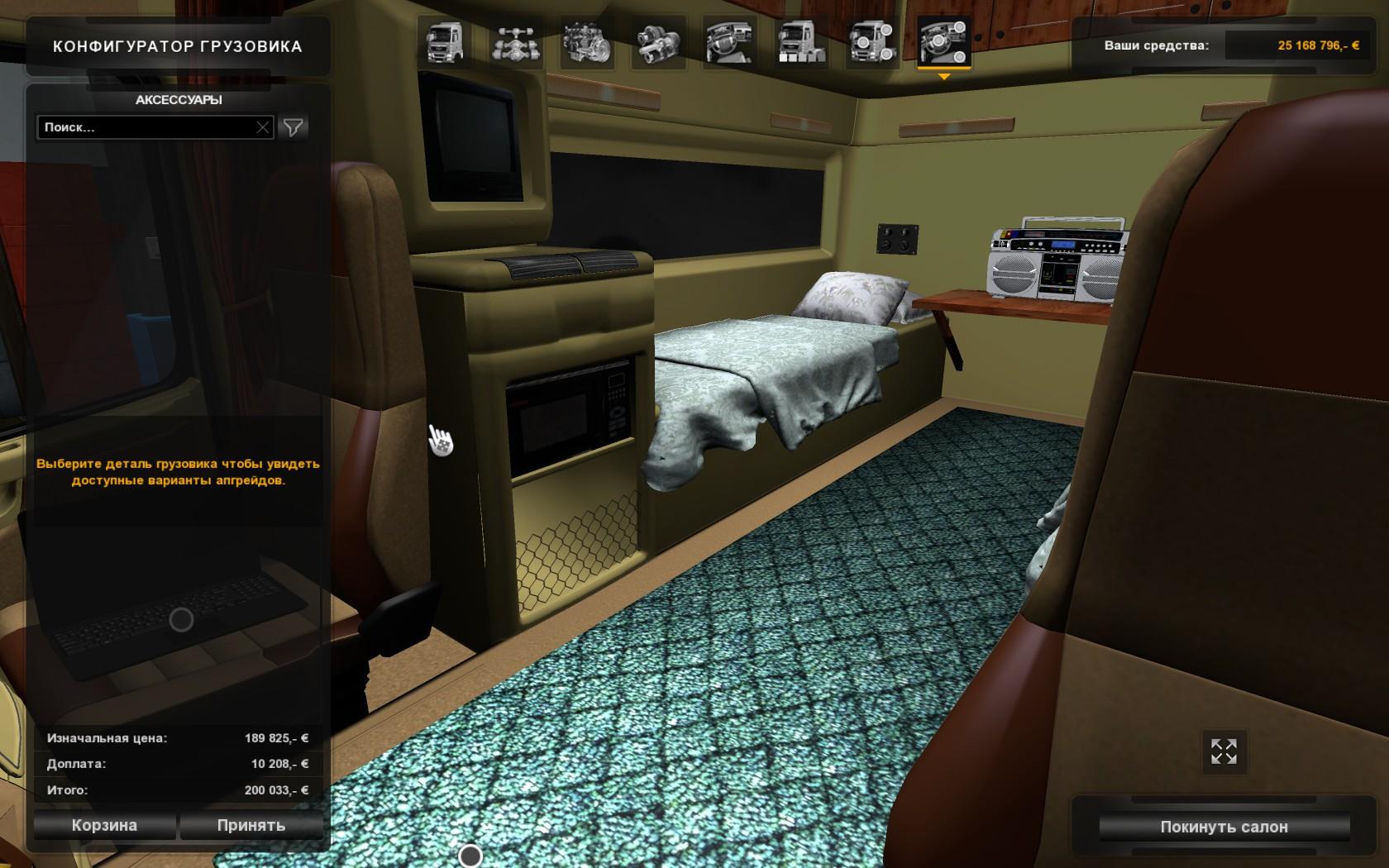Clear the search box with X
Screen dimensions: 1389x868
click(263, 127)
